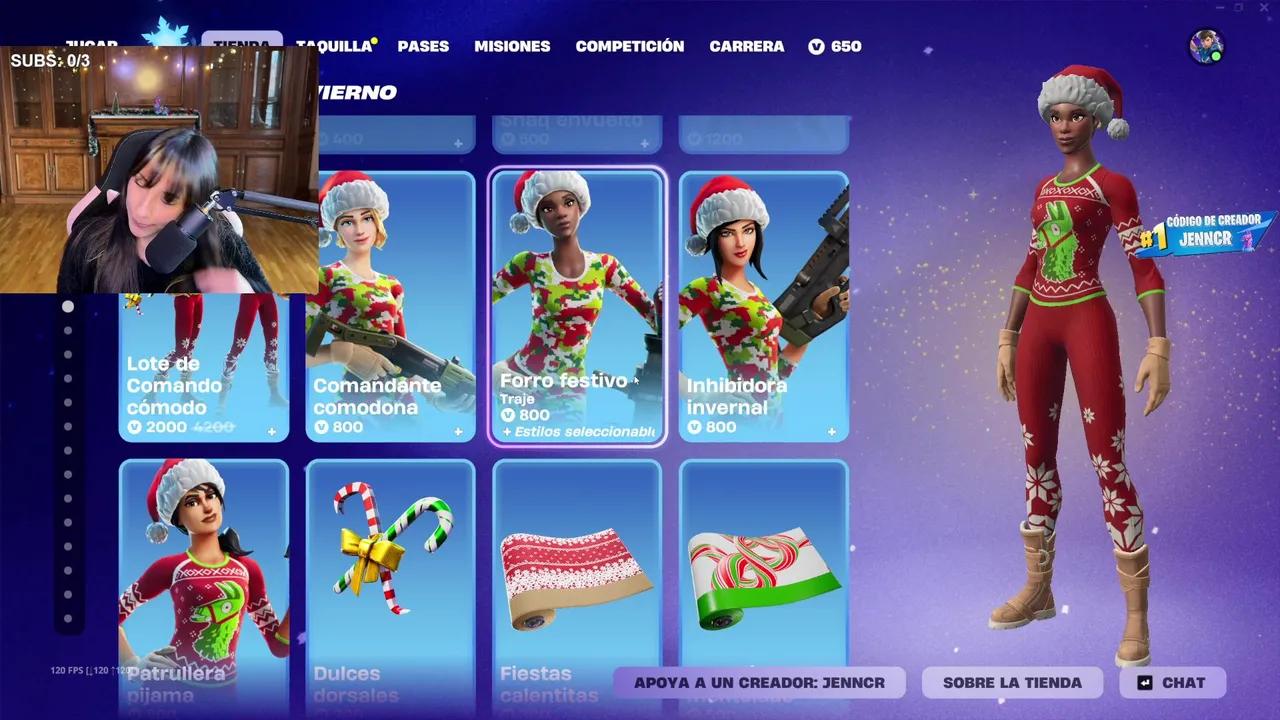This screenshot has height=720, width=1280.
Task: Open the TAQUILLA tab
Action: pyautogui.click(x=335, y=46)
